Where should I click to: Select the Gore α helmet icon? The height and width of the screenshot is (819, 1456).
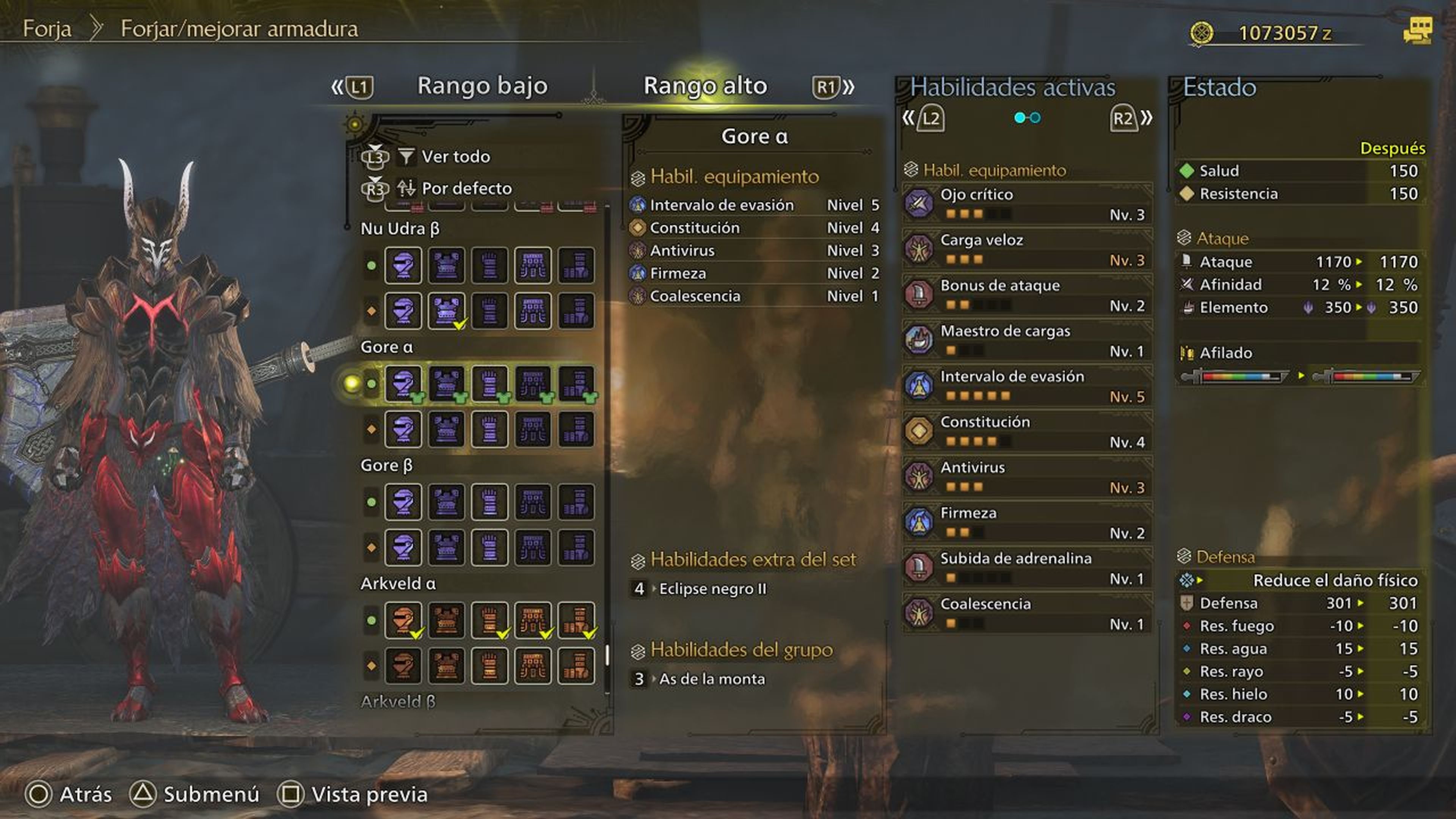pos(403,383)
